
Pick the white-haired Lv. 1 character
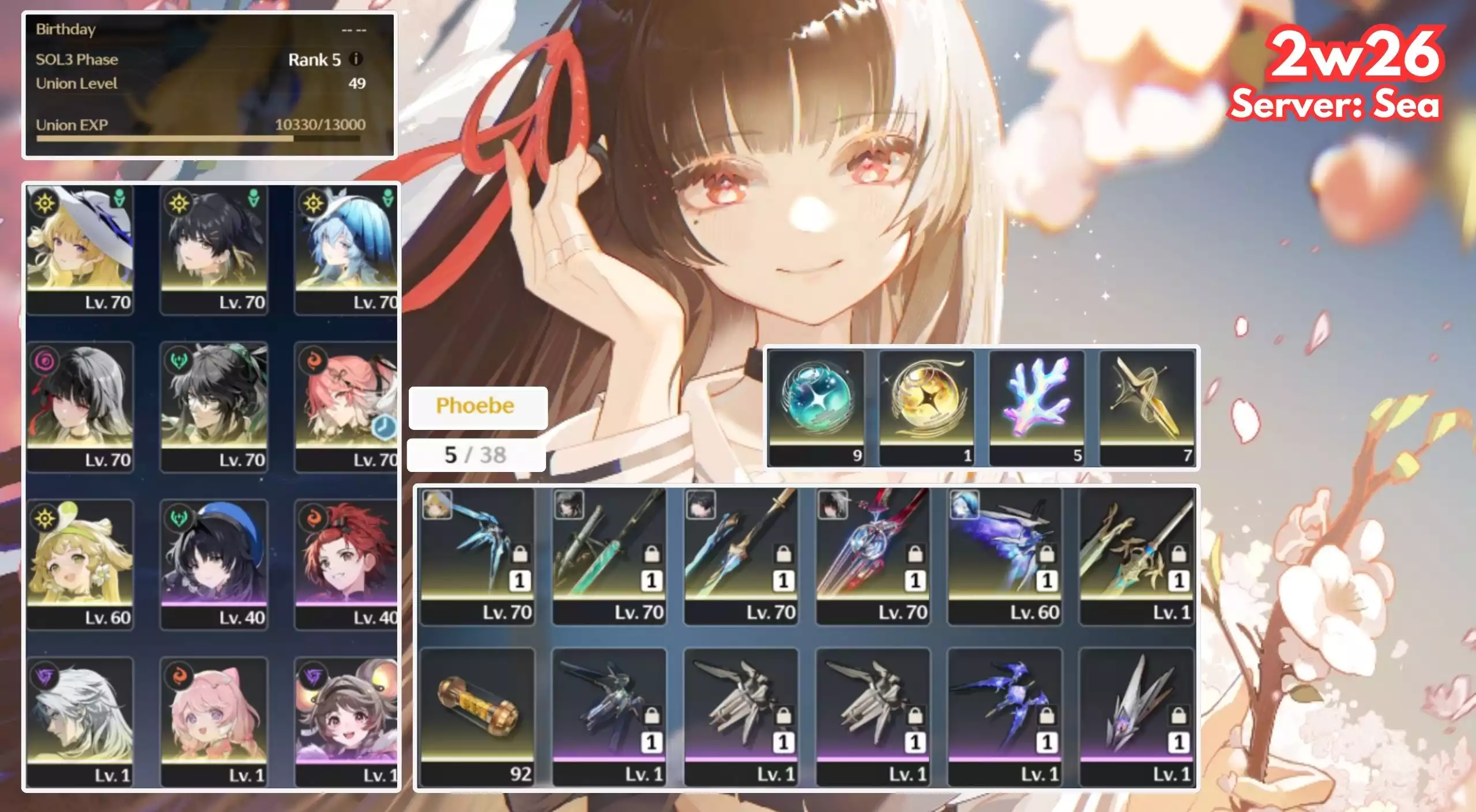[x=80, y=721]
